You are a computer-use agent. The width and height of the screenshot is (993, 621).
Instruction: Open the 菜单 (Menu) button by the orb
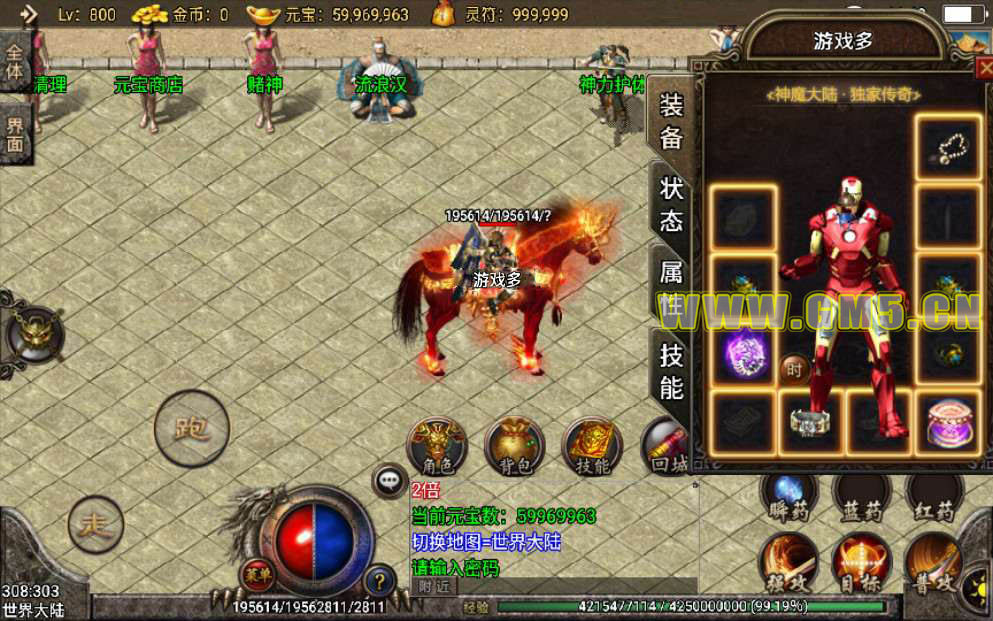(256, 574)
